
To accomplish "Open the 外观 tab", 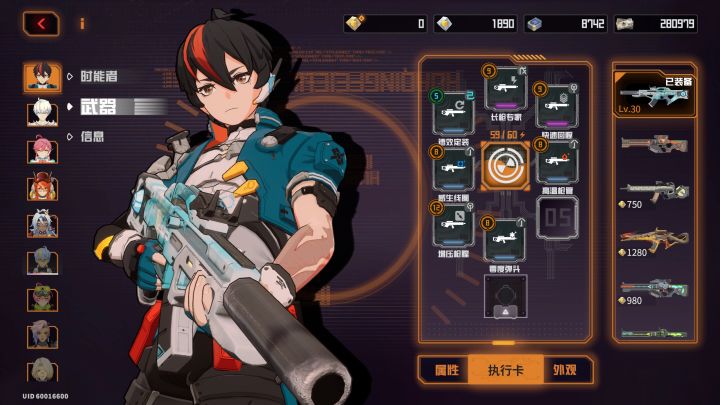I will (566, 370).
